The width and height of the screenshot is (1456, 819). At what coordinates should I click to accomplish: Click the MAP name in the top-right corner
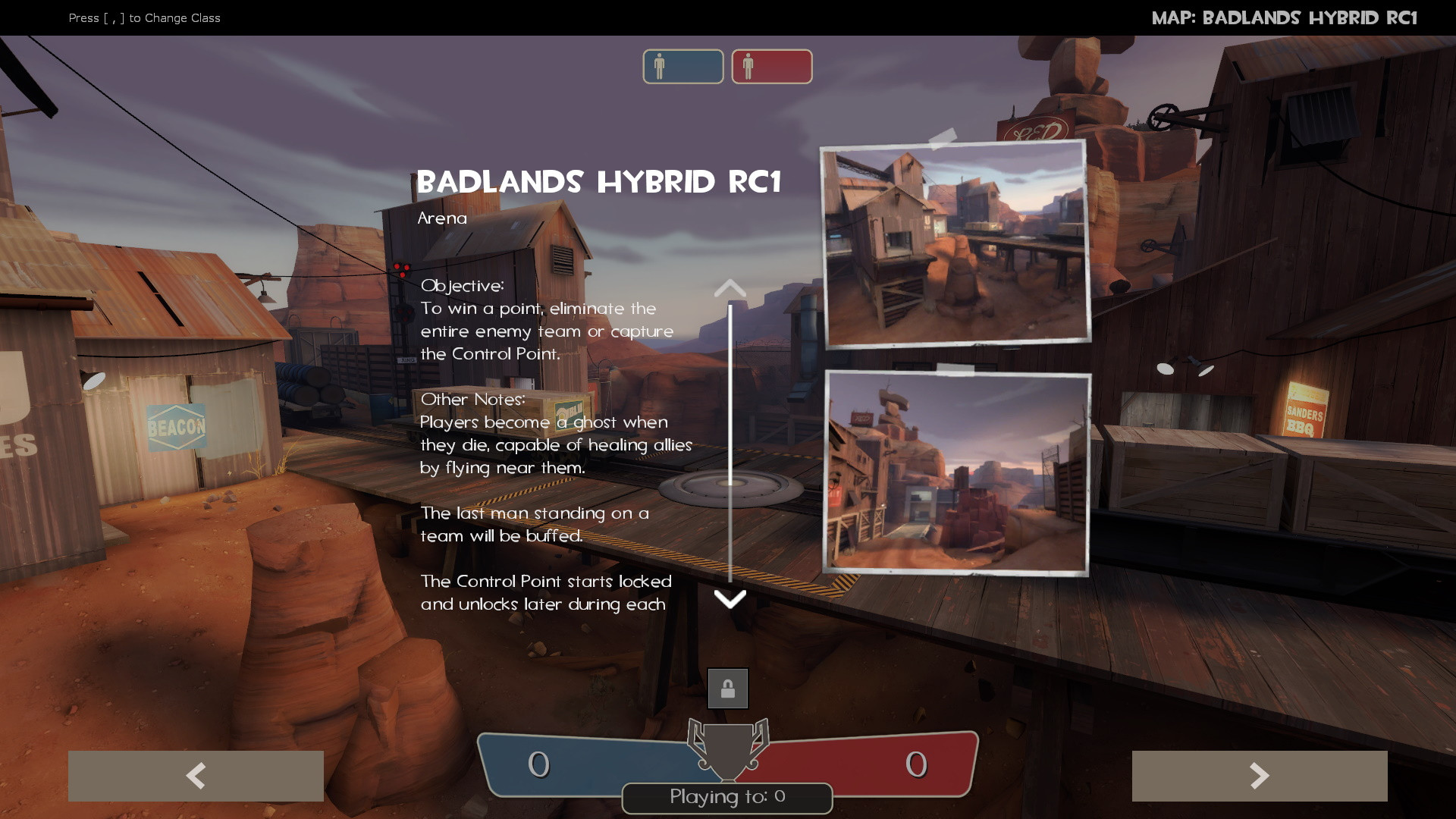tap(1285, 17)
